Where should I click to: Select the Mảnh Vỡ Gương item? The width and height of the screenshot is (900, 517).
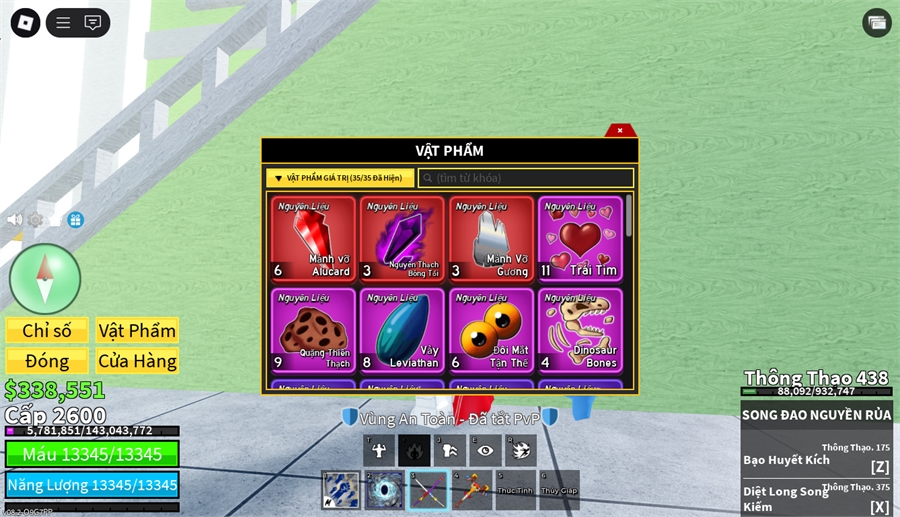(x=490, y=239)
